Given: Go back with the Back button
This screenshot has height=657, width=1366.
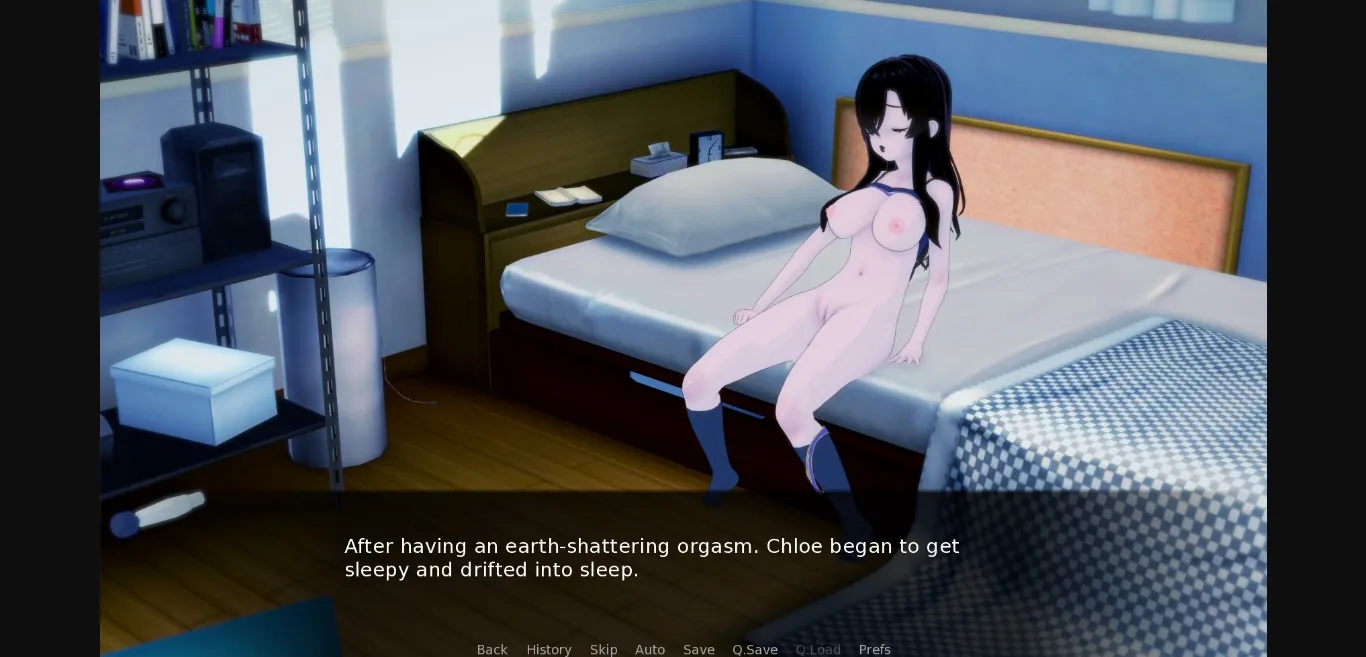Looking at the screenshot, I should (x=492, y=649).
